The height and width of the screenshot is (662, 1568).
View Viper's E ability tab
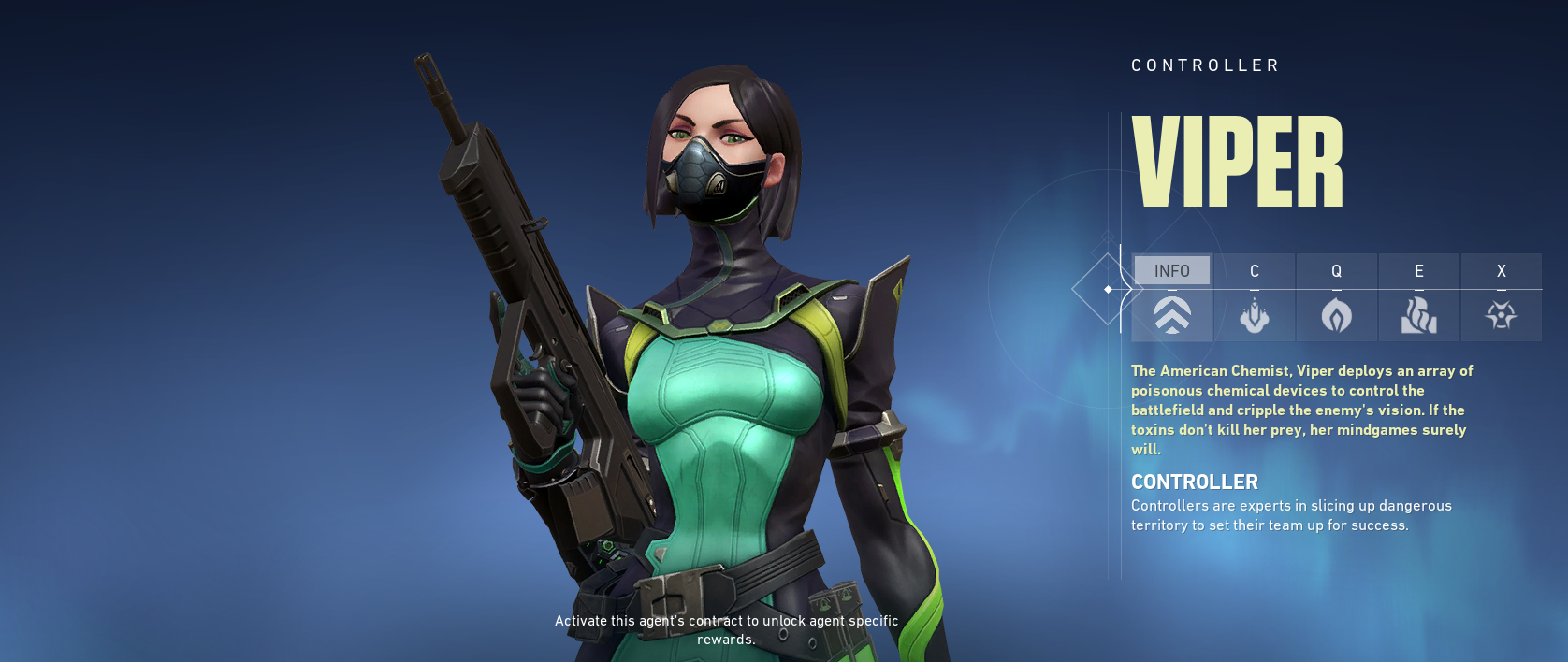[x=1419, y=297]
